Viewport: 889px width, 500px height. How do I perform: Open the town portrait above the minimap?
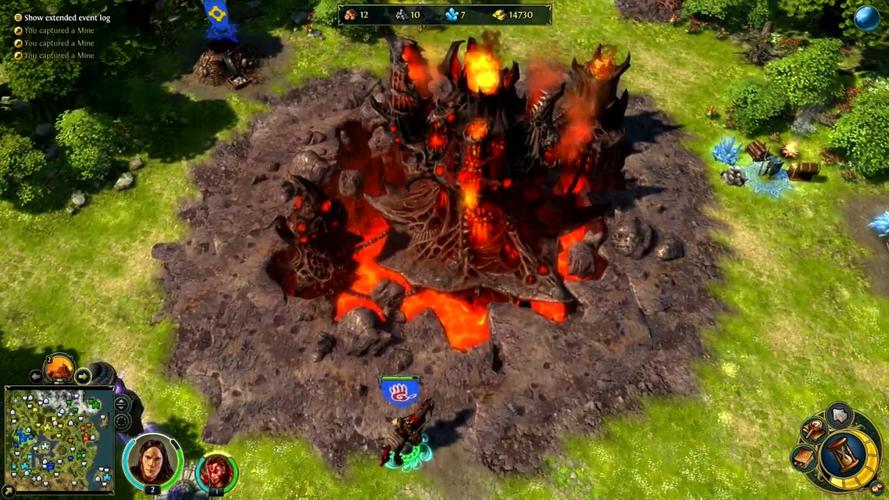click(59, 369)
